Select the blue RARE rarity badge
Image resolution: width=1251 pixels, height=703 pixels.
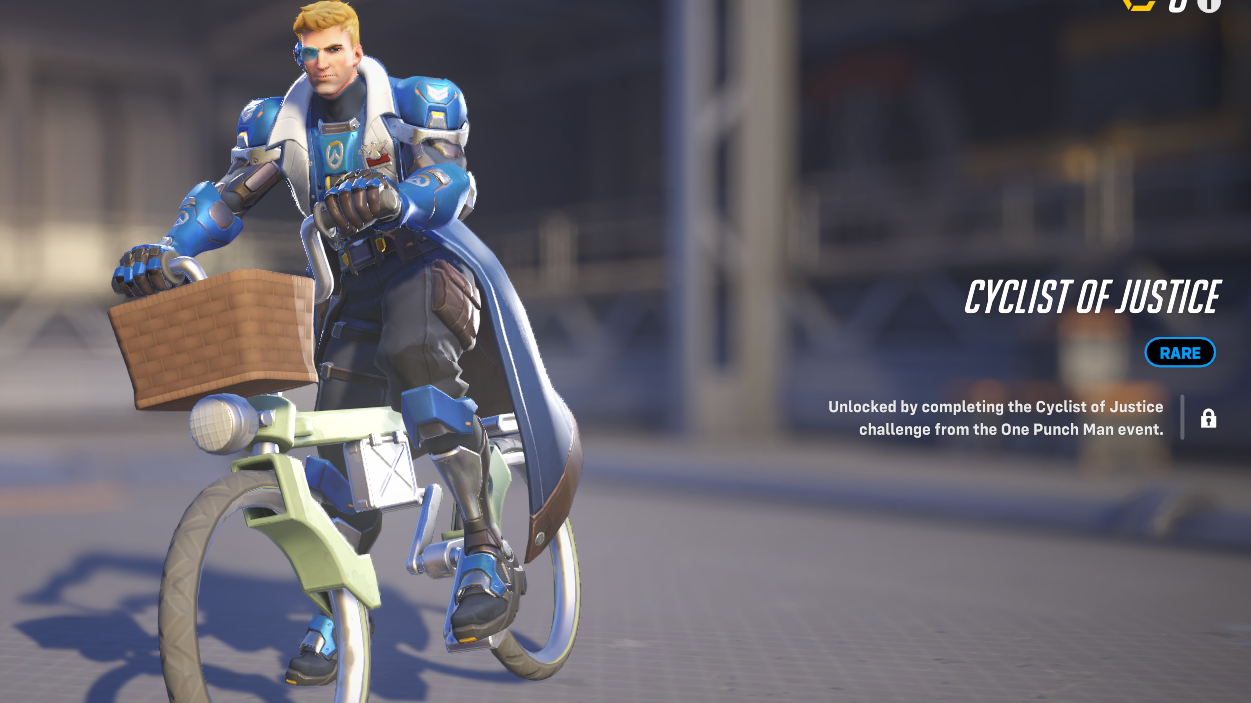(x=1180, y=353)
